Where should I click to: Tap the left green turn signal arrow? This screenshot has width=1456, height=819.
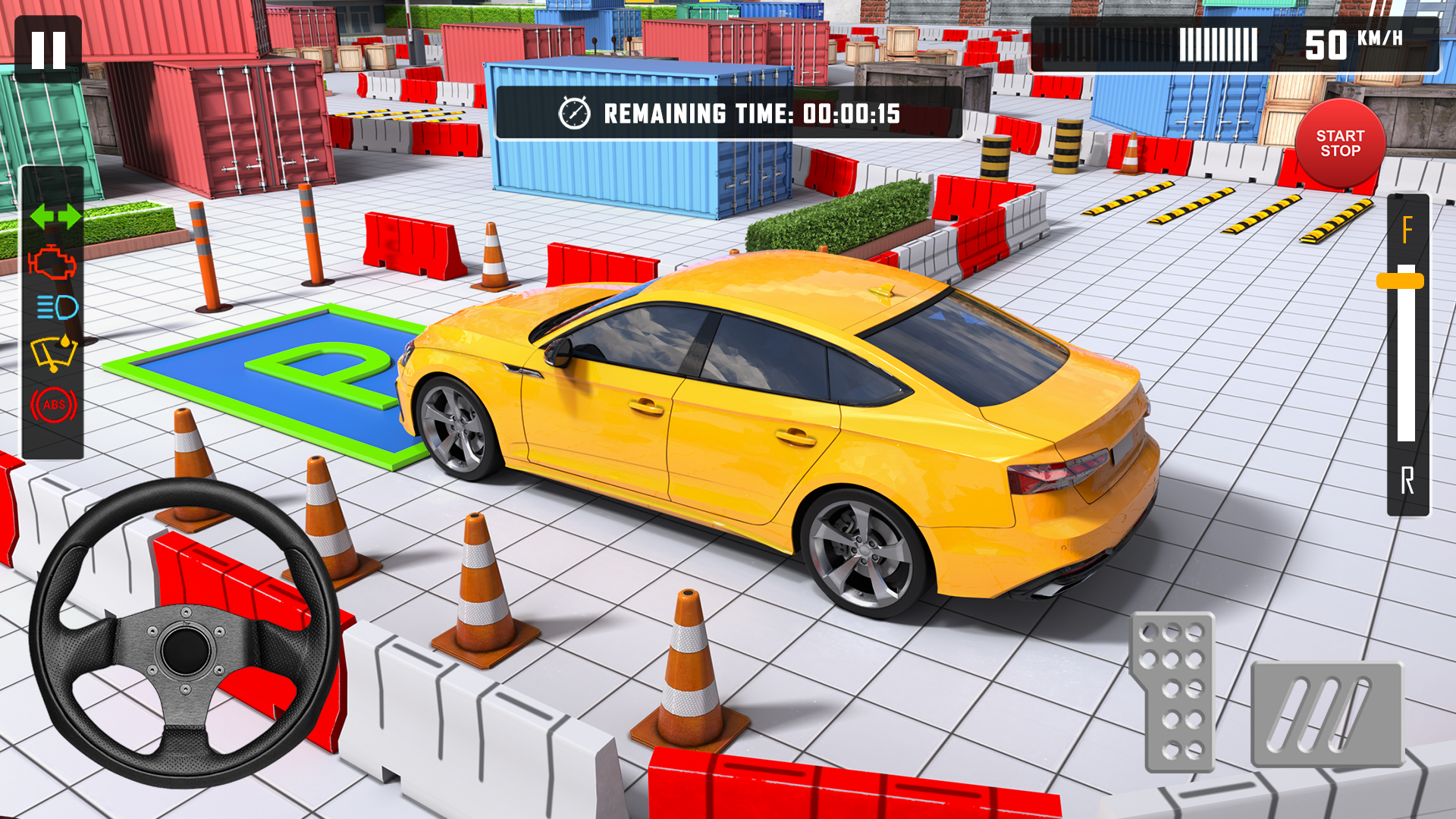coord(42,218)
